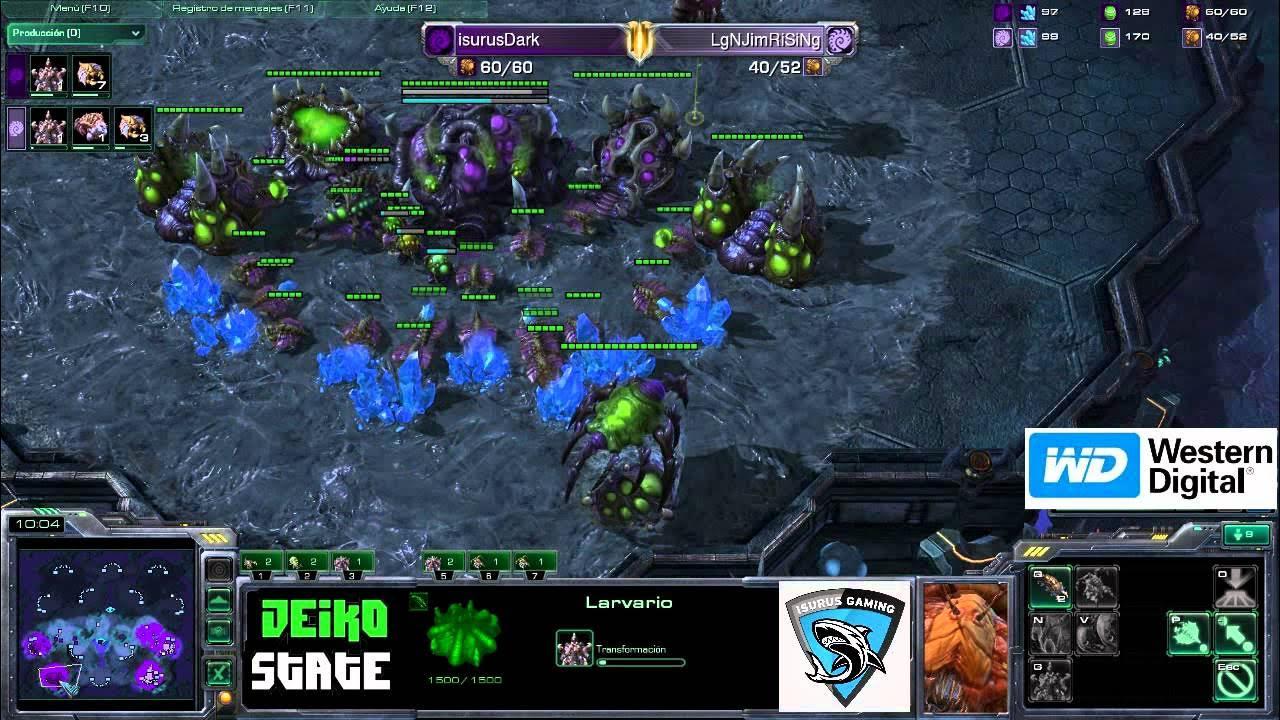This screenshot has width=1280, height=720.
Task: Select larvae with the P command icon
Action: [1189, 632]
